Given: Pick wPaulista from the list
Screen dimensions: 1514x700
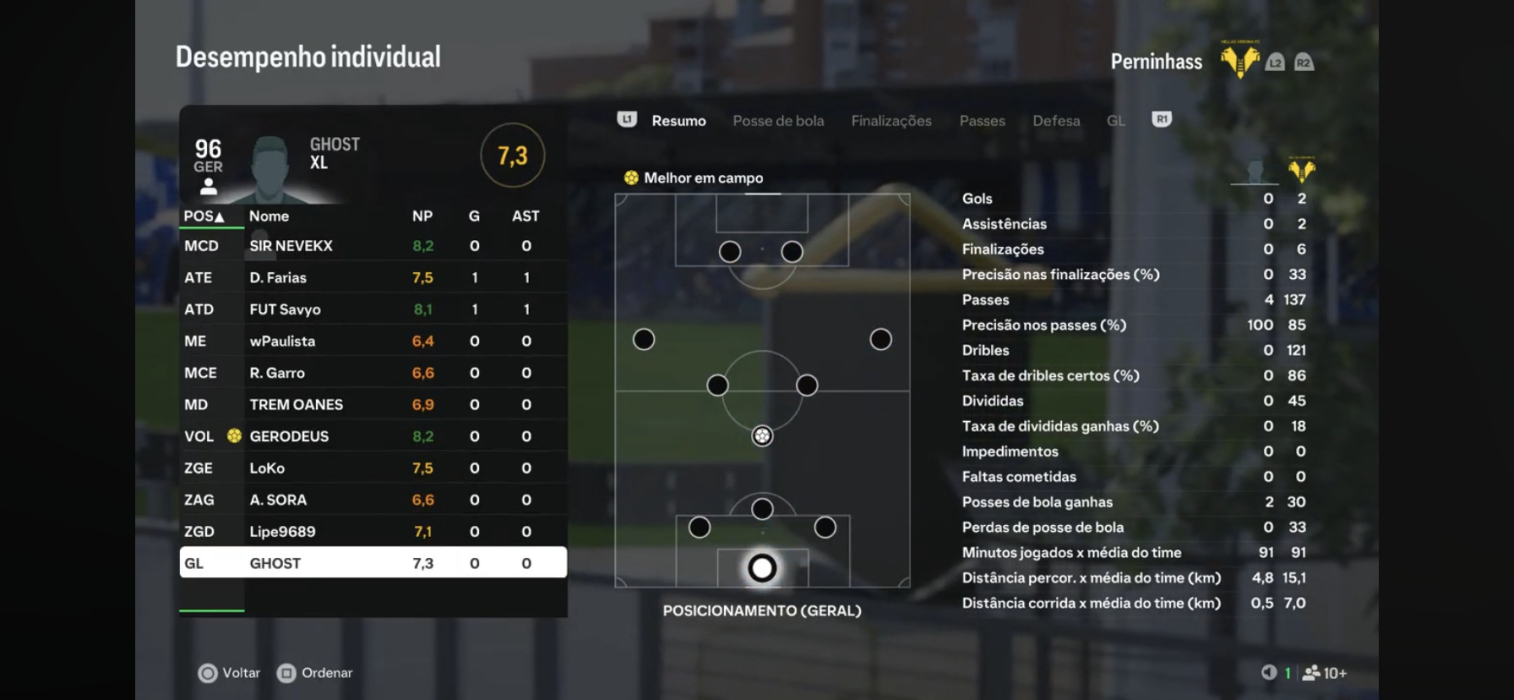Looking at the screenshot, I should (x=372, y=341).
